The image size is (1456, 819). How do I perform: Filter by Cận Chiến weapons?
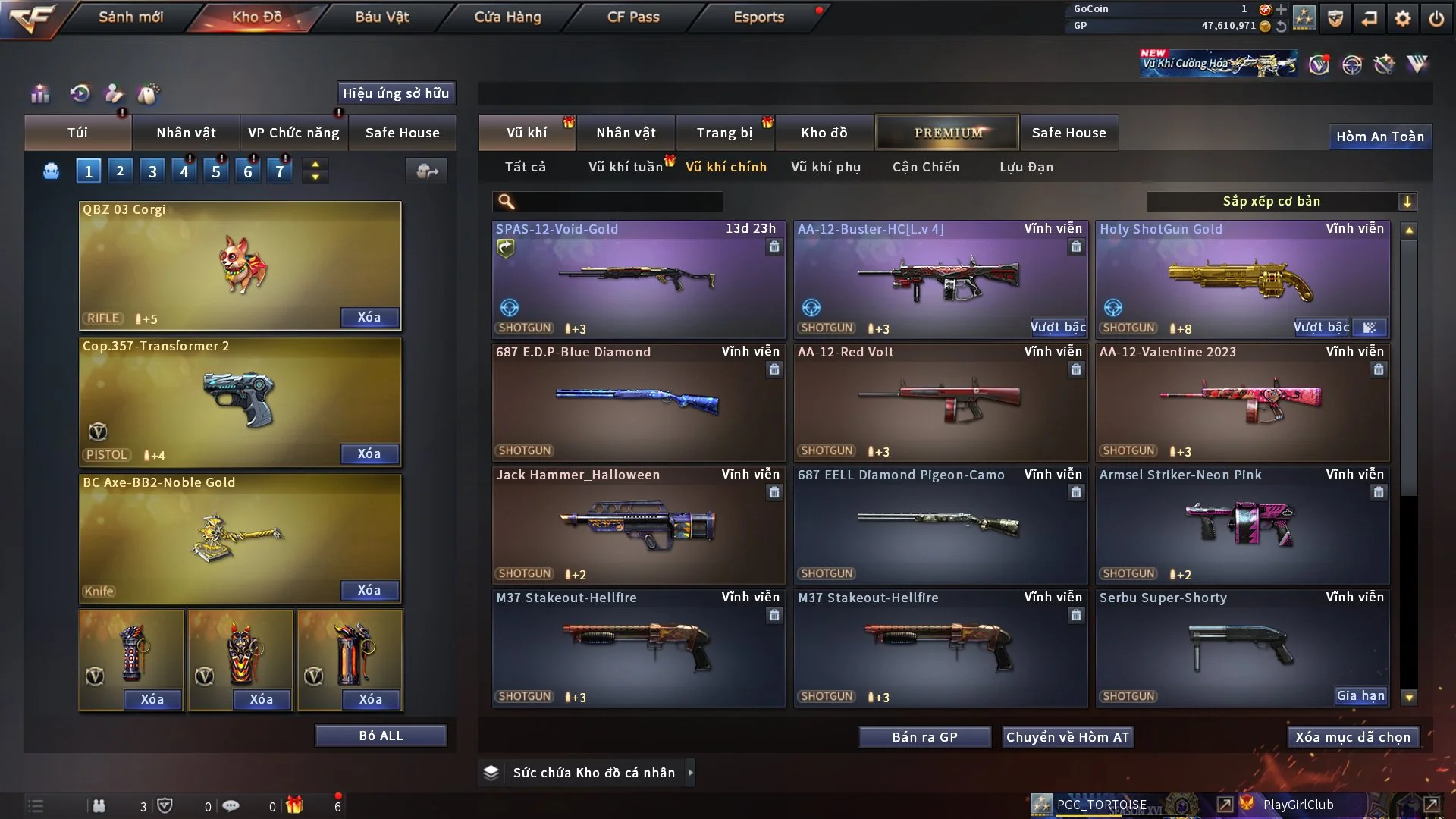pyautogui.click(x=926, y=167)
